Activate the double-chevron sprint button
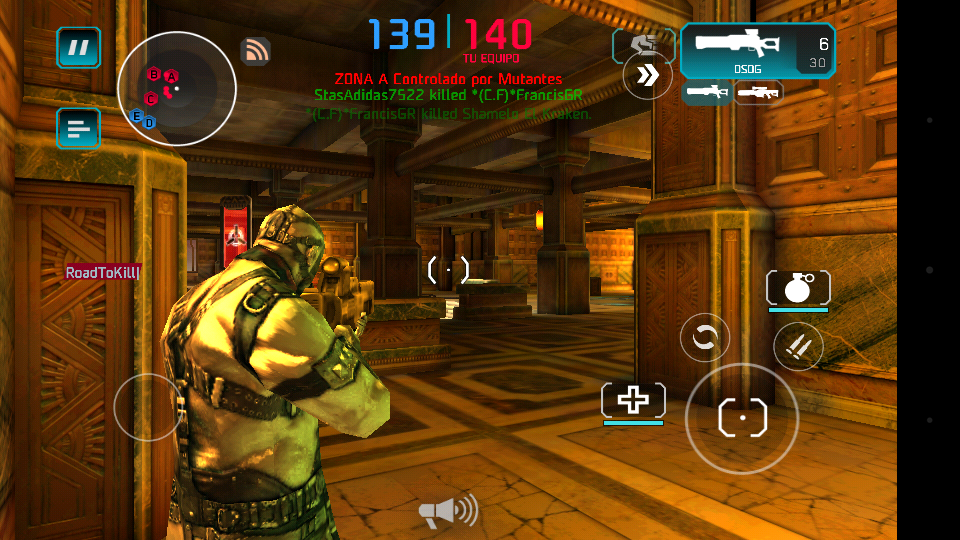Viewport: 960px width, 540px height. (647, 75)
